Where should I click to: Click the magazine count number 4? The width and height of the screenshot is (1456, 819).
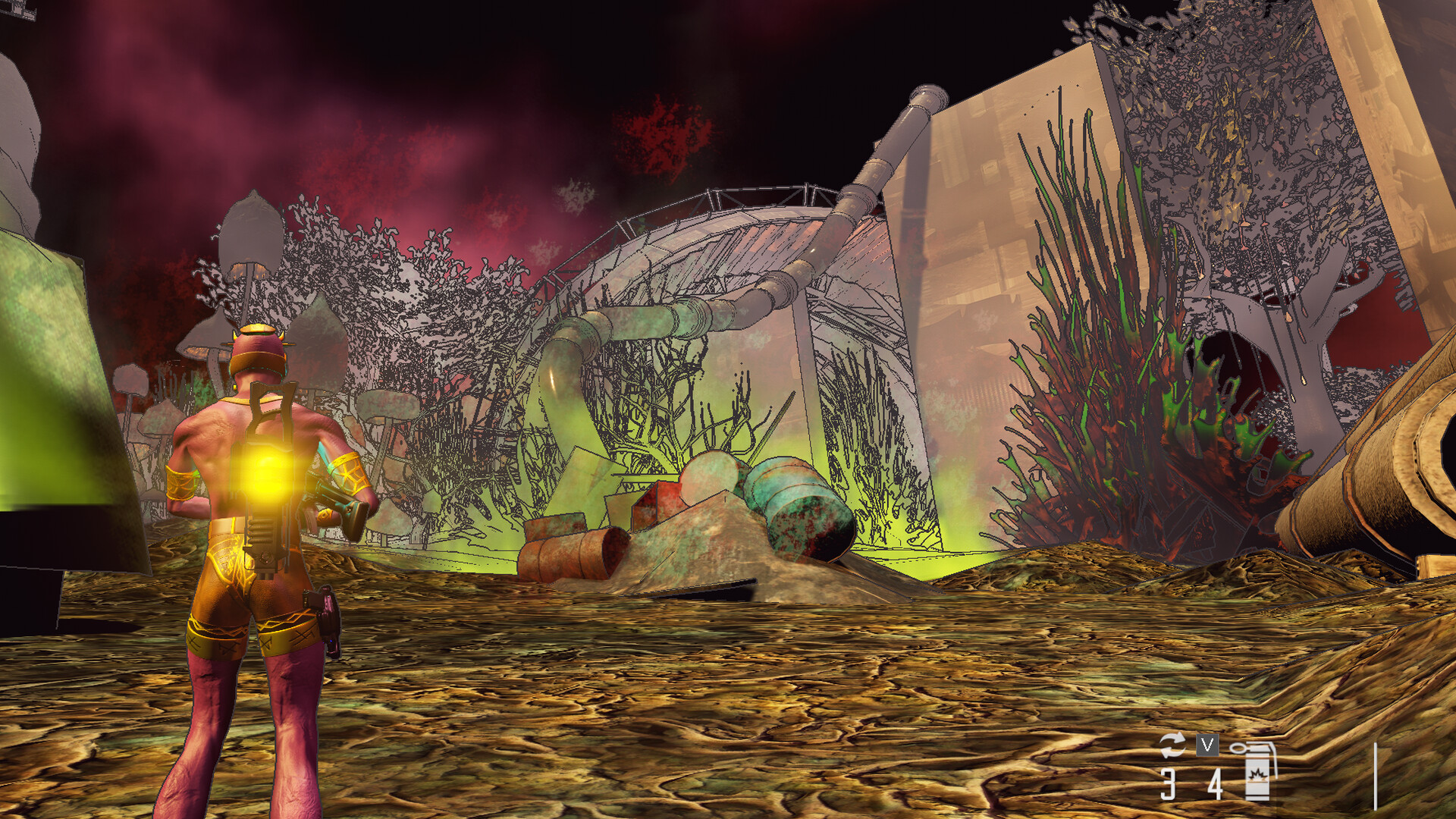click(x=1216, y=785)
